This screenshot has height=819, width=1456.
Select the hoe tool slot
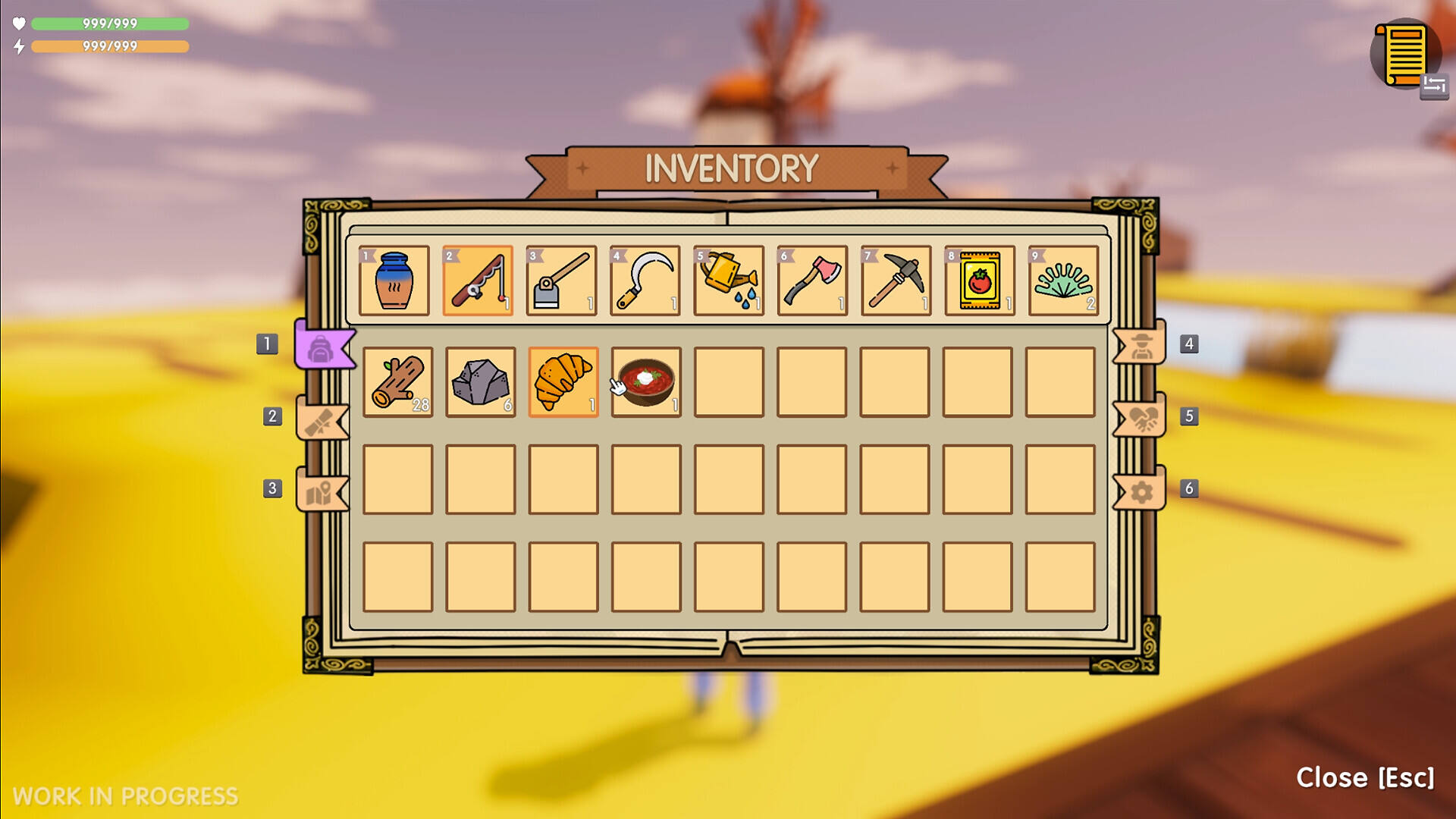[561, 281]
